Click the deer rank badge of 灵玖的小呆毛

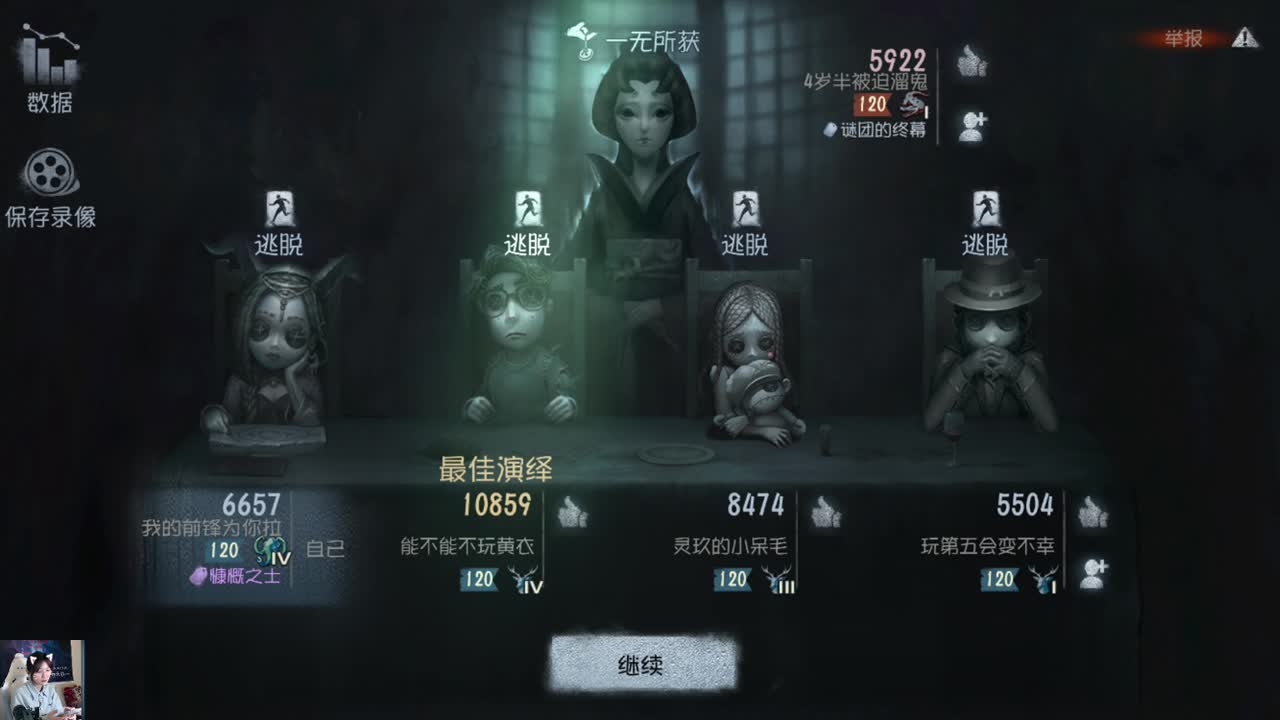[x=778, y=578]
